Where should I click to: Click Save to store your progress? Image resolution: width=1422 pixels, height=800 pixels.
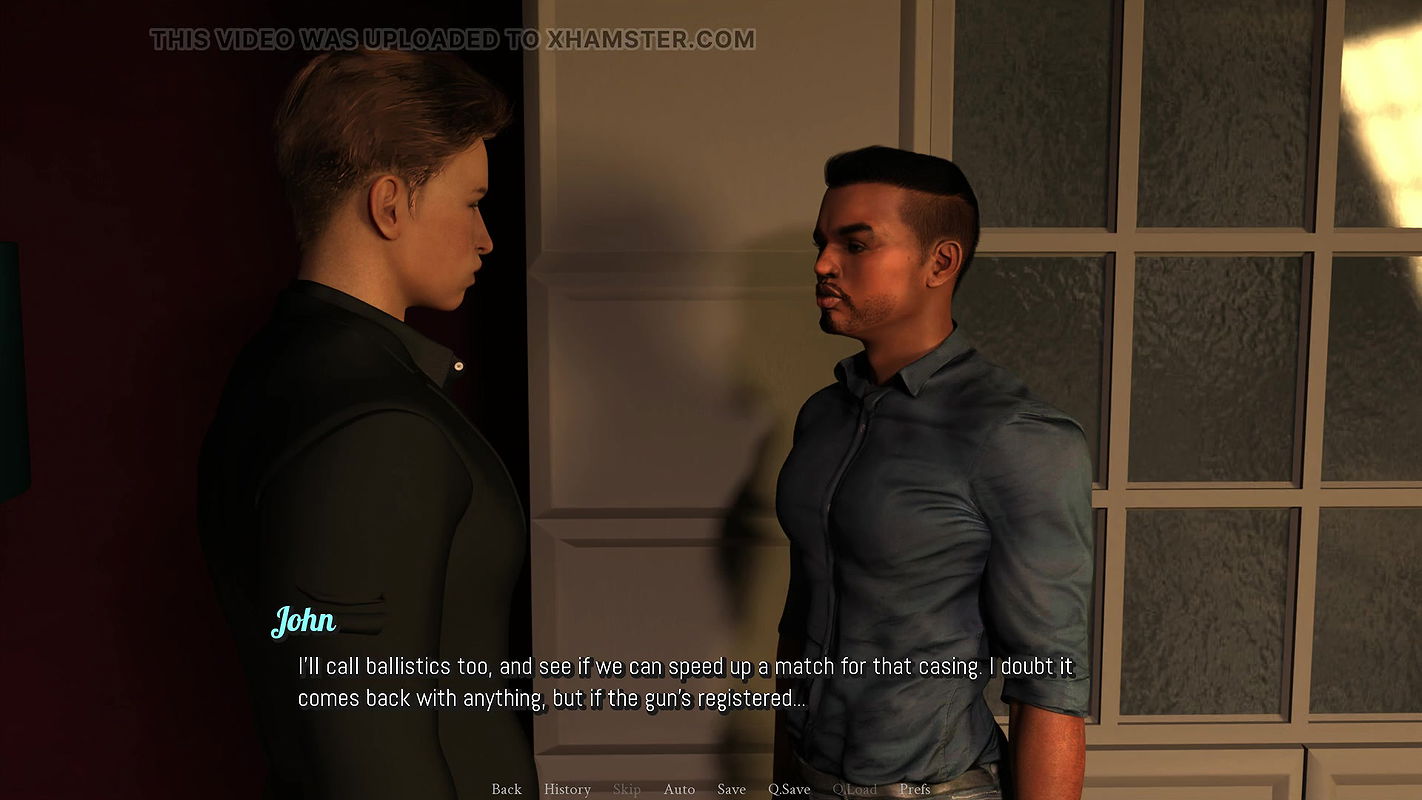point(731,789)
